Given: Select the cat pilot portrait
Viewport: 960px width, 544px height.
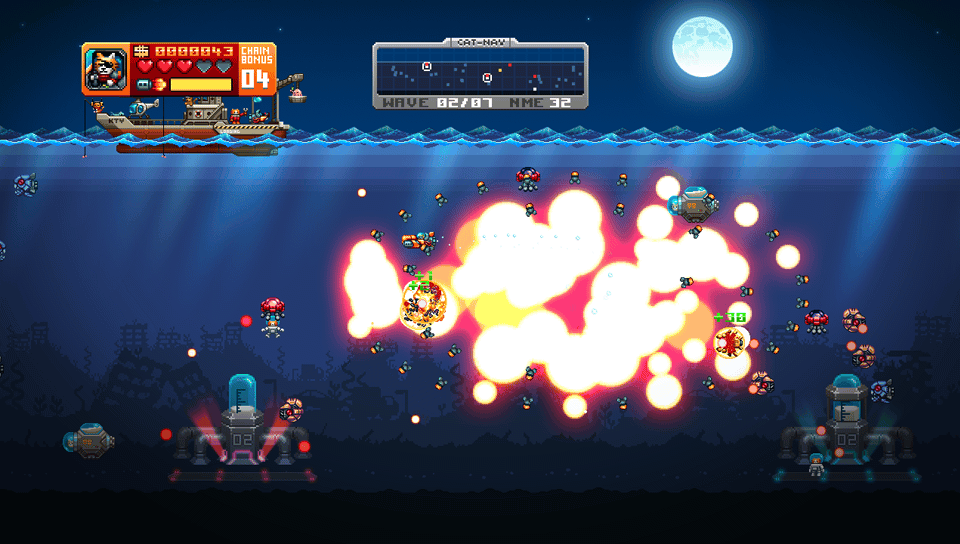Looking at the screenshot, I should (105, 69).
